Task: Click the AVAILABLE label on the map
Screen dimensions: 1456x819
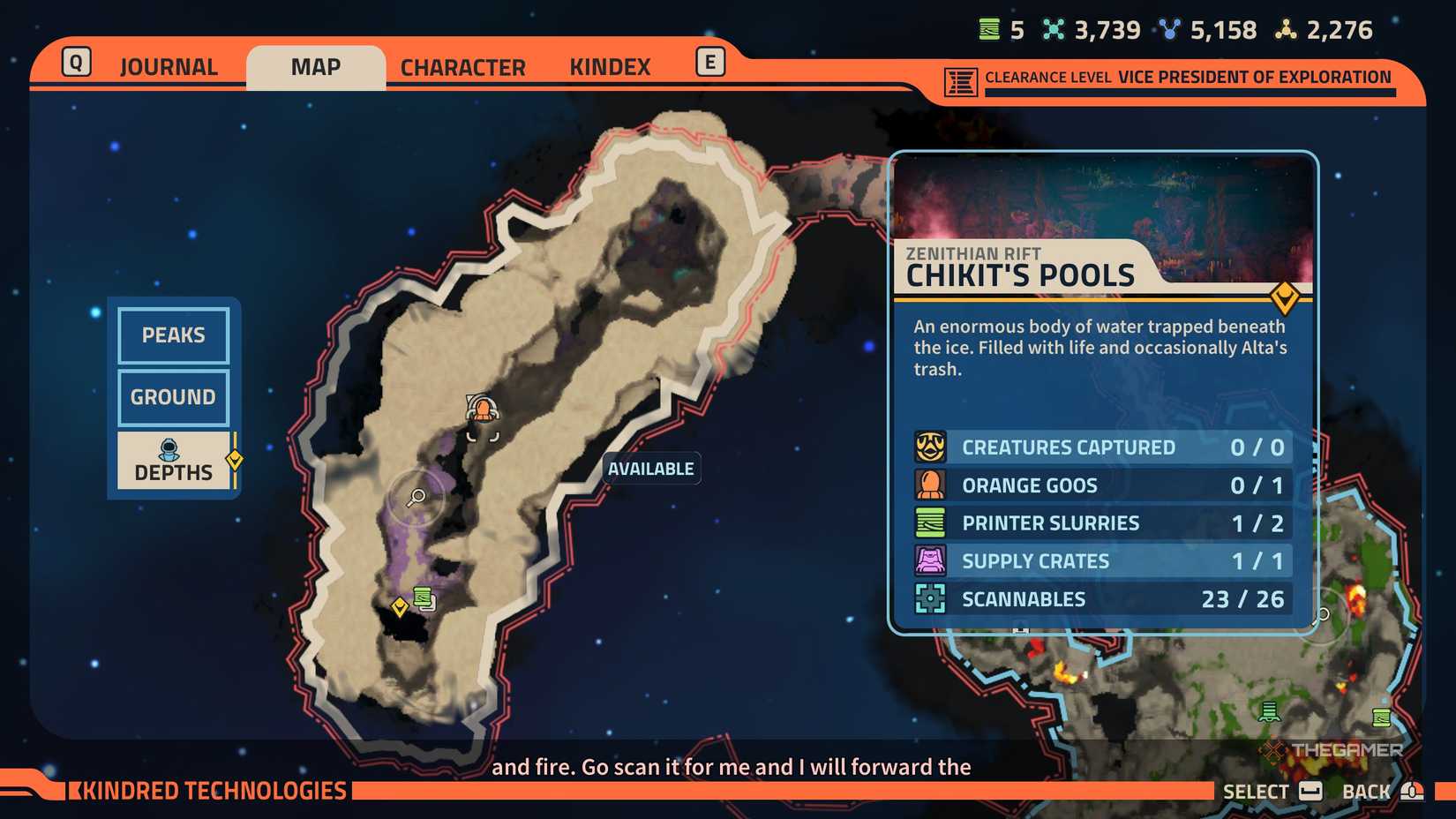Action: 650,468
